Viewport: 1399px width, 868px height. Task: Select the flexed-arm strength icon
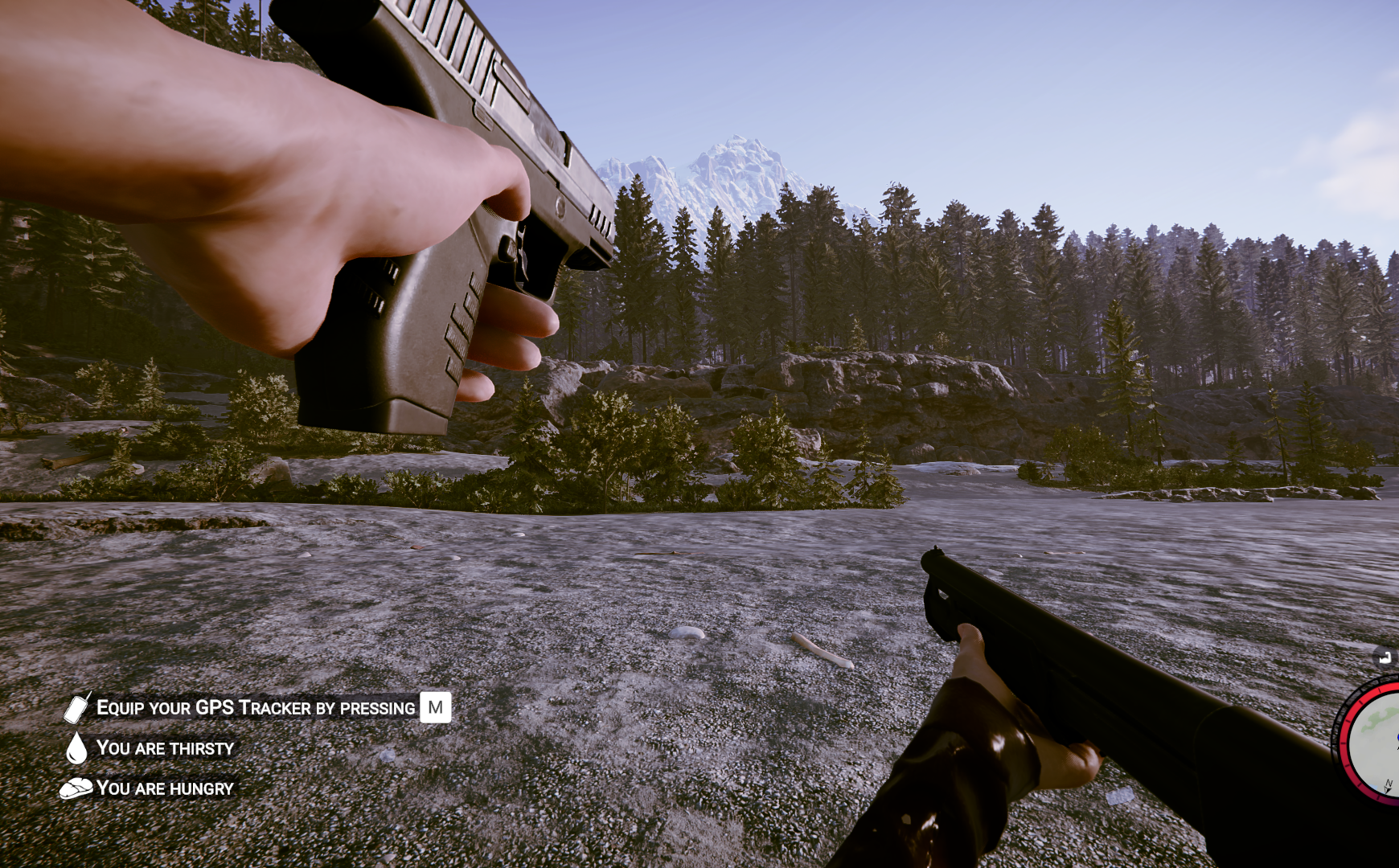point(1385,657)
